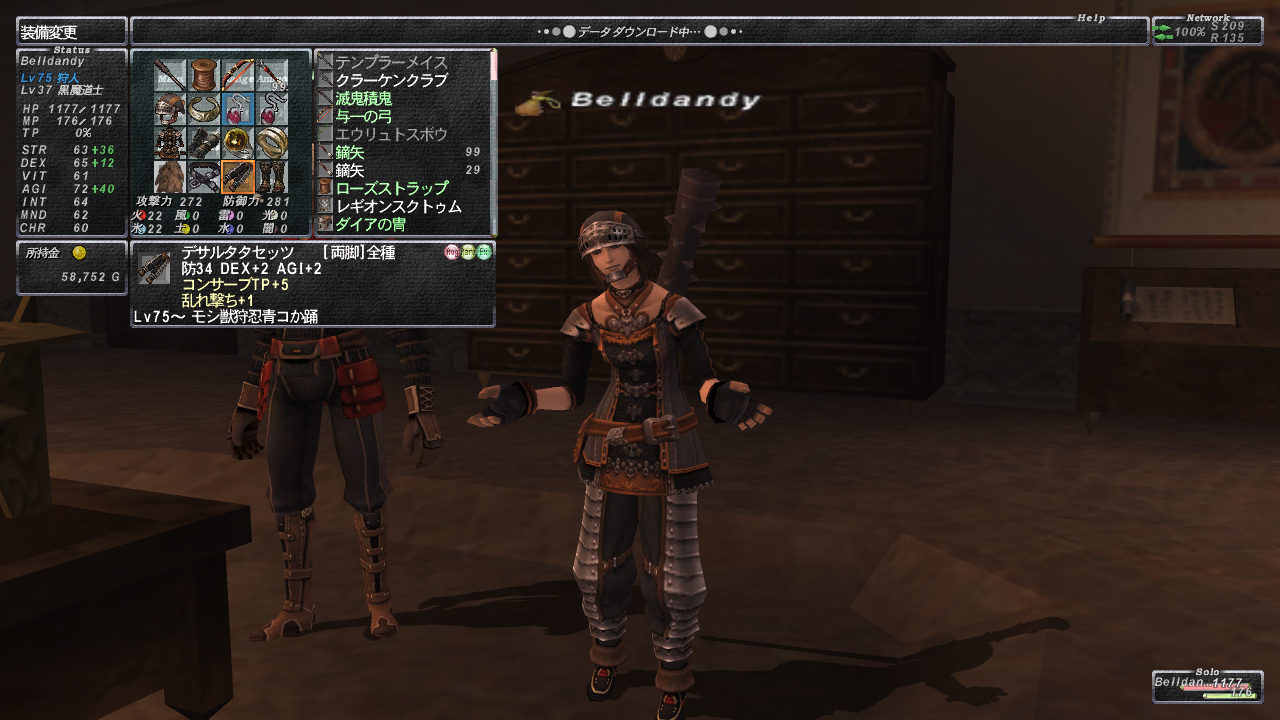Select the plain gold band ring slot
1280x720 pixels.
(272, 142)
